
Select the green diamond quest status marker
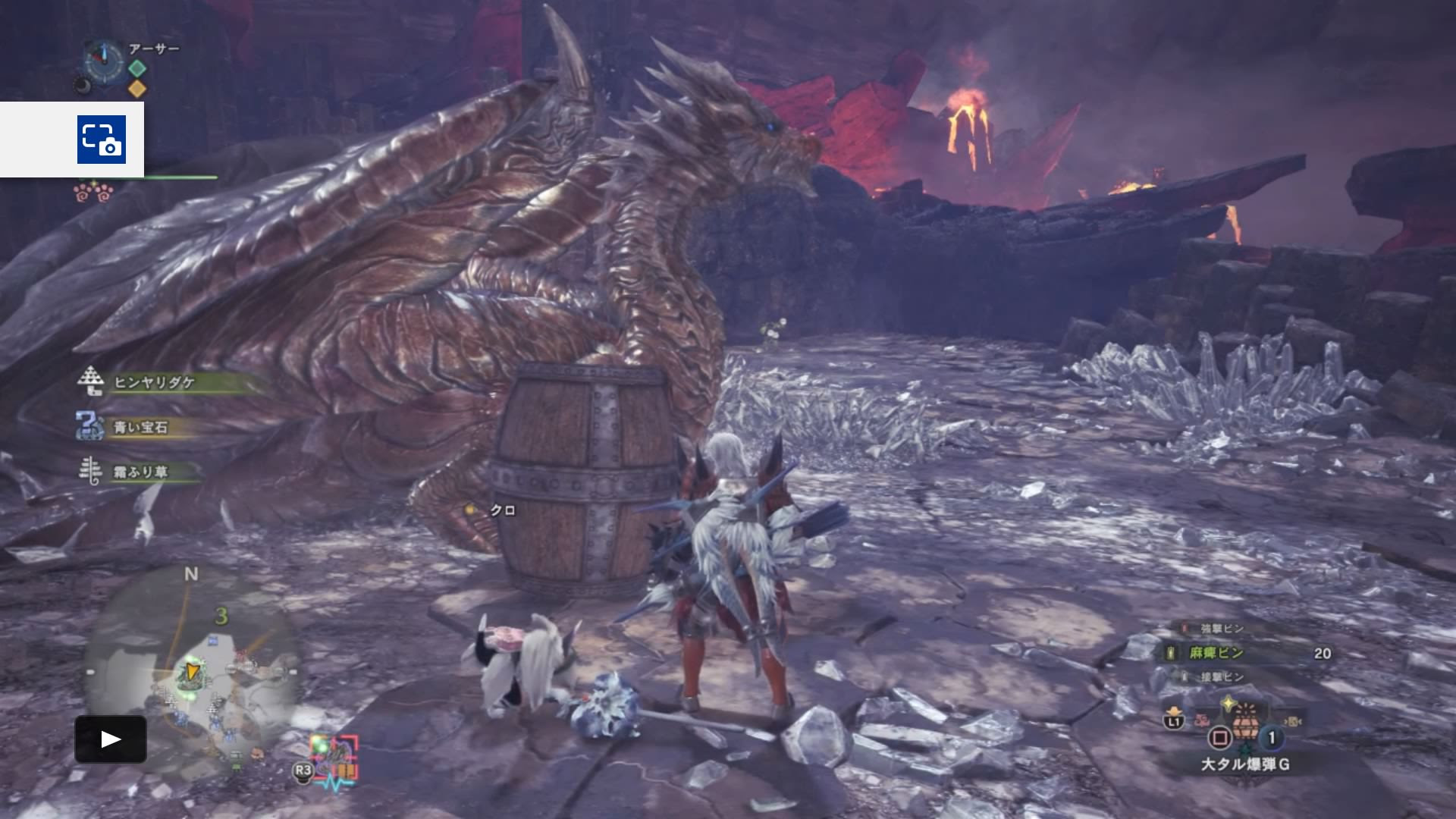tap(136, 69)
